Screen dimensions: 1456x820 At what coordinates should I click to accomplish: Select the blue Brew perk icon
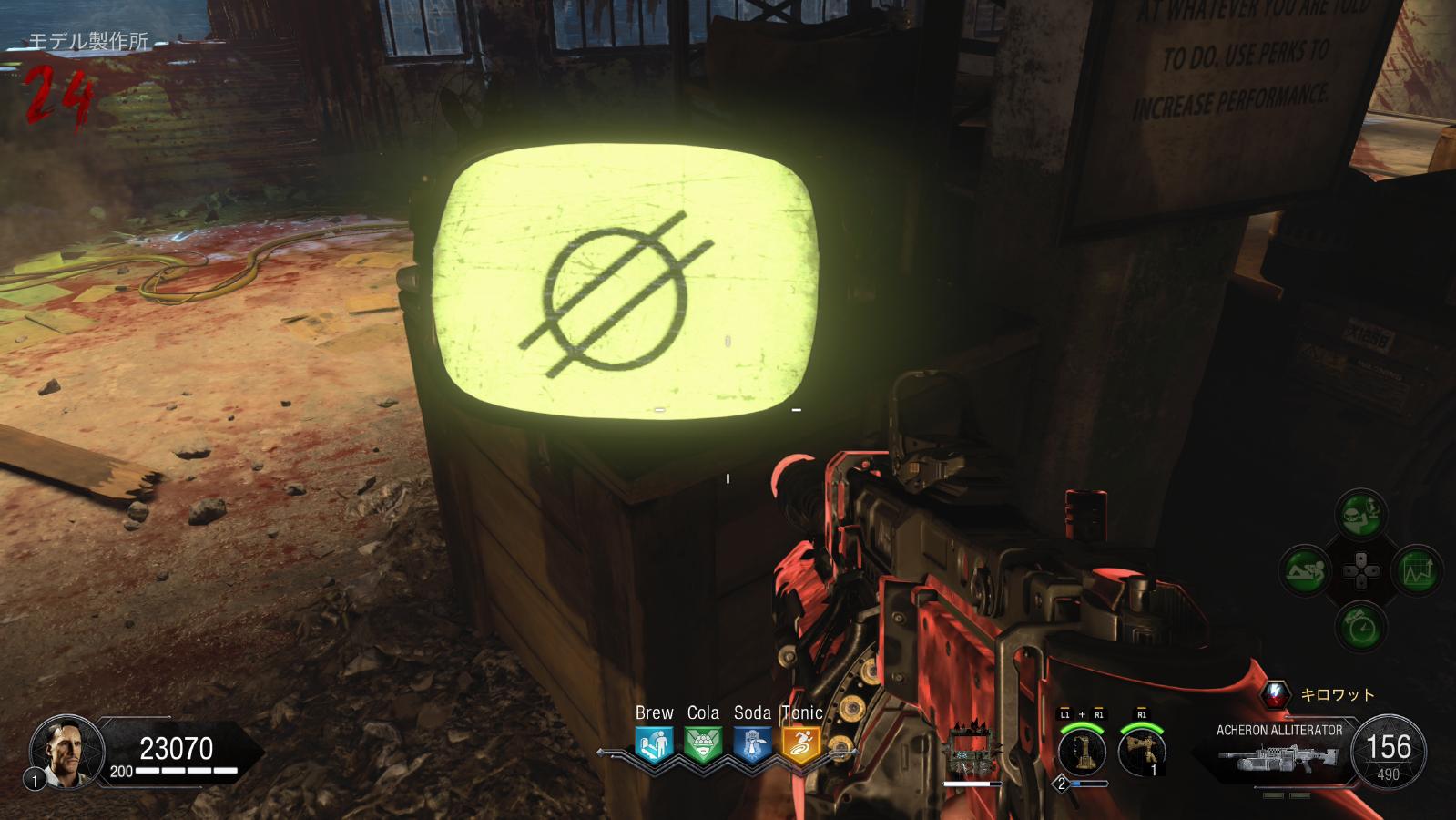click(654, 744)
